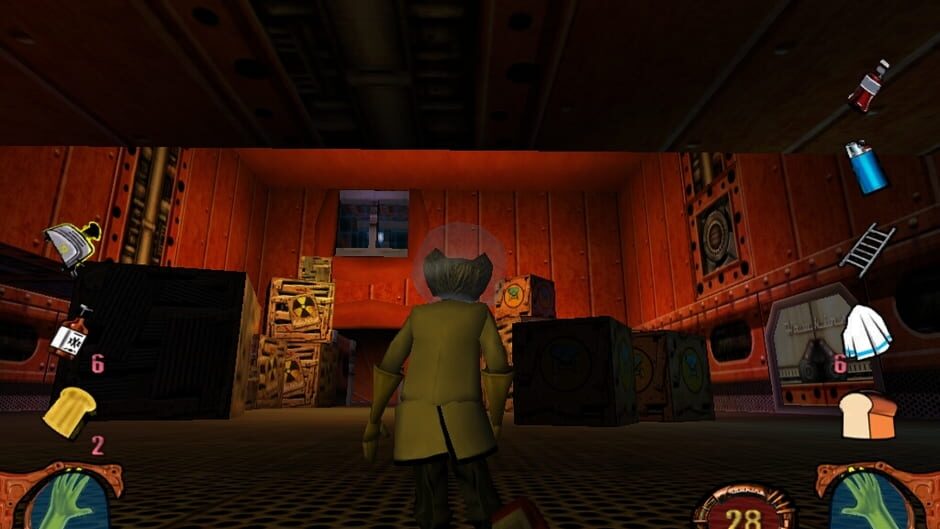Choose the toast slice item
The image size is (940, 529).
point(70,410)
